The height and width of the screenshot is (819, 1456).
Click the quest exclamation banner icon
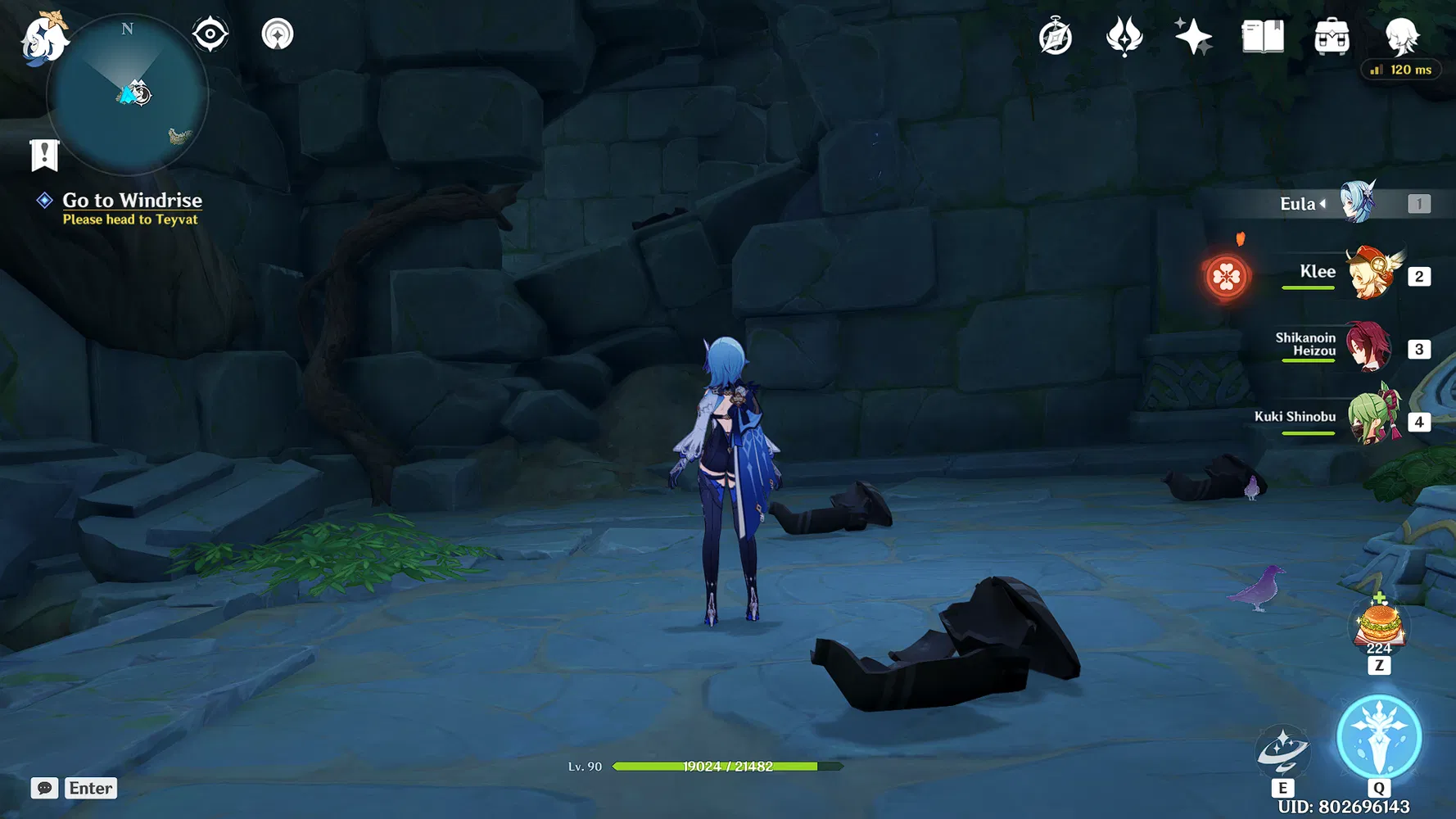[43, 153]
